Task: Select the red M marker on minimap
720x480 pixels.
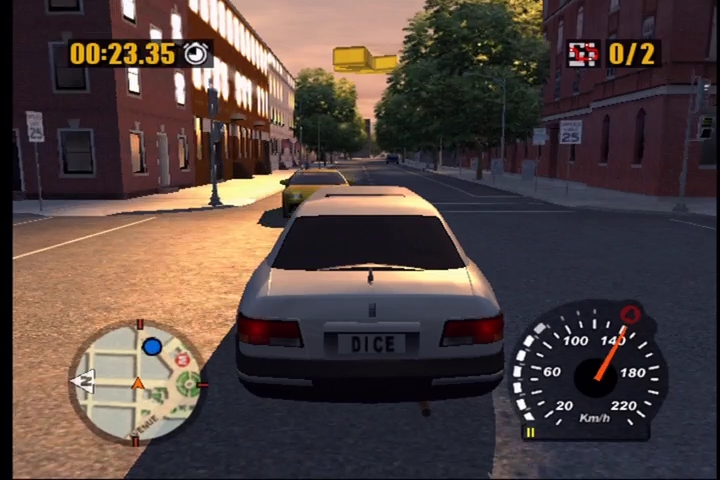Action: point(182,359)
